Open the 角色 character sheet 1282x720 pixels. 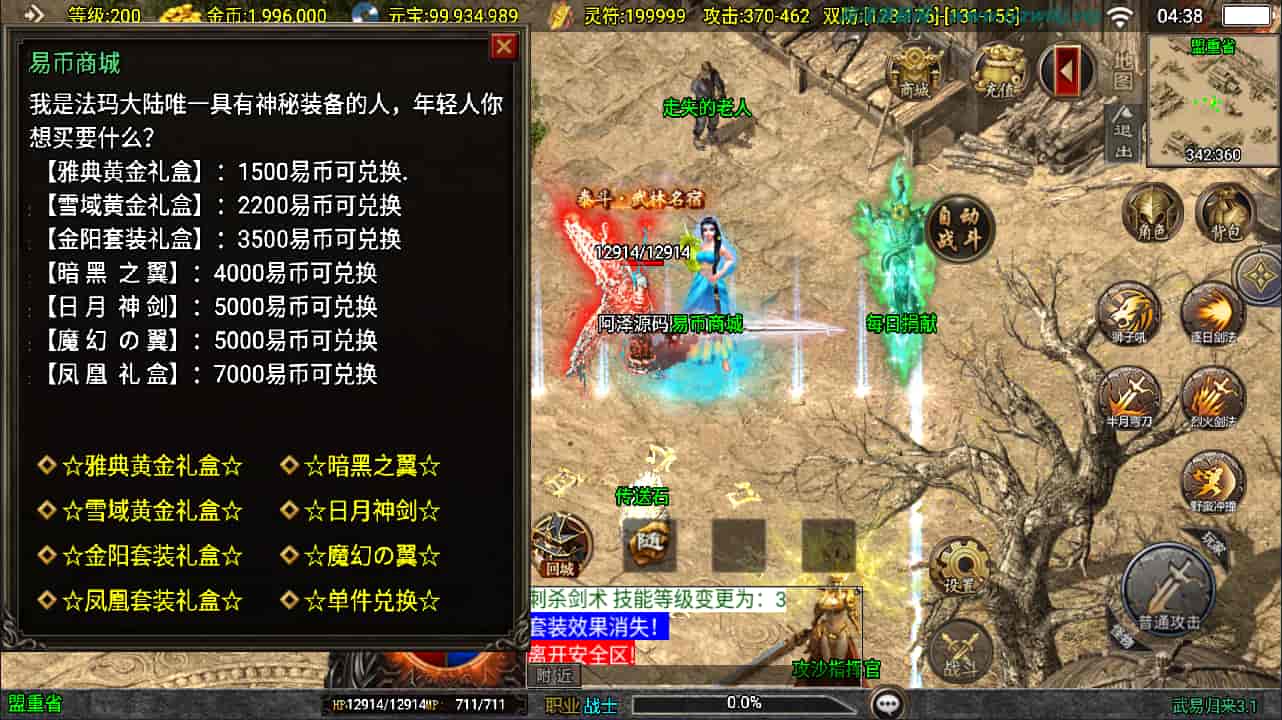click(1152, 214)
